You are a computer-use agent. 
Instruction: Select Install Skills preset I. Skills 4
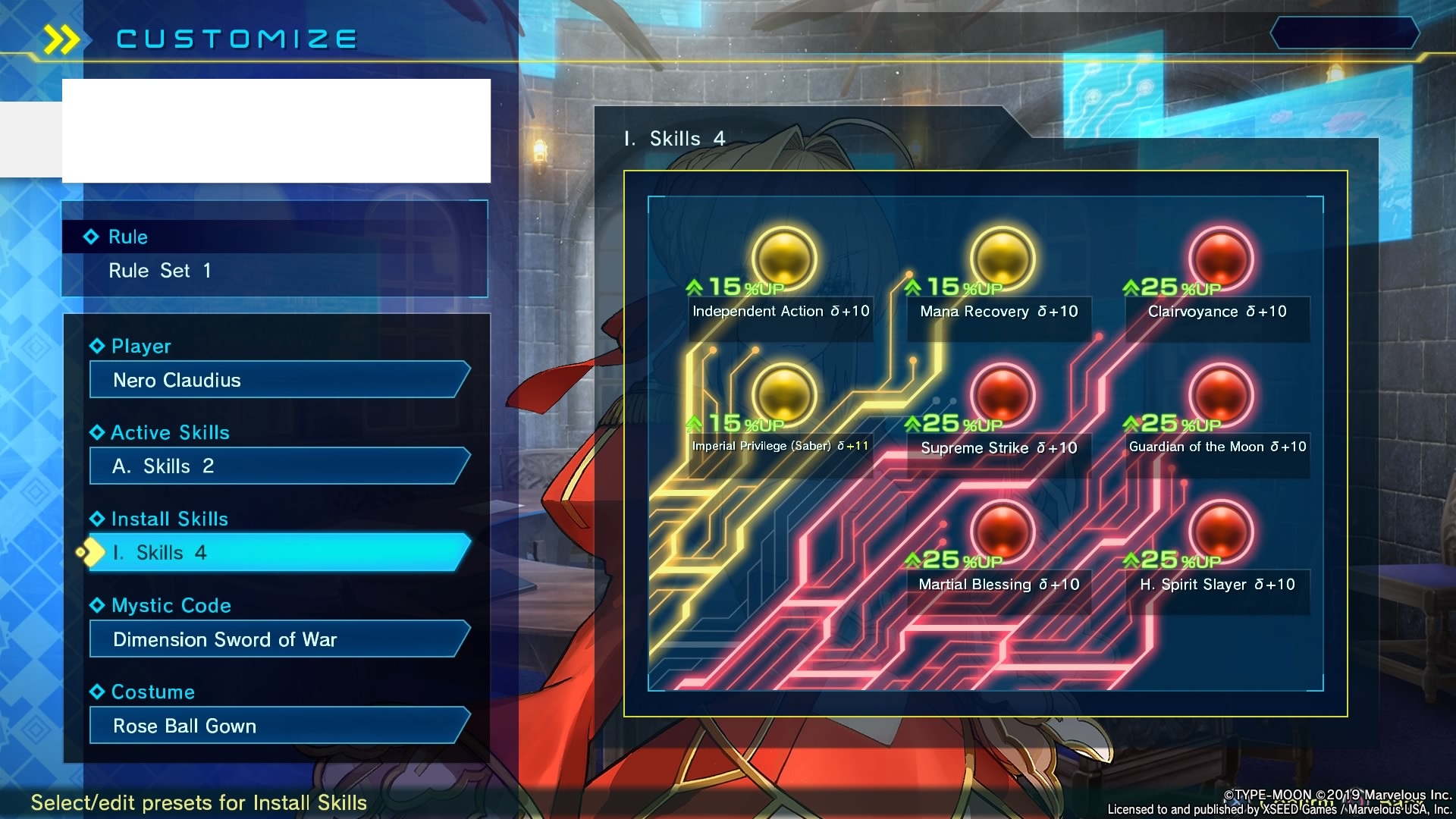coord(278,553)
